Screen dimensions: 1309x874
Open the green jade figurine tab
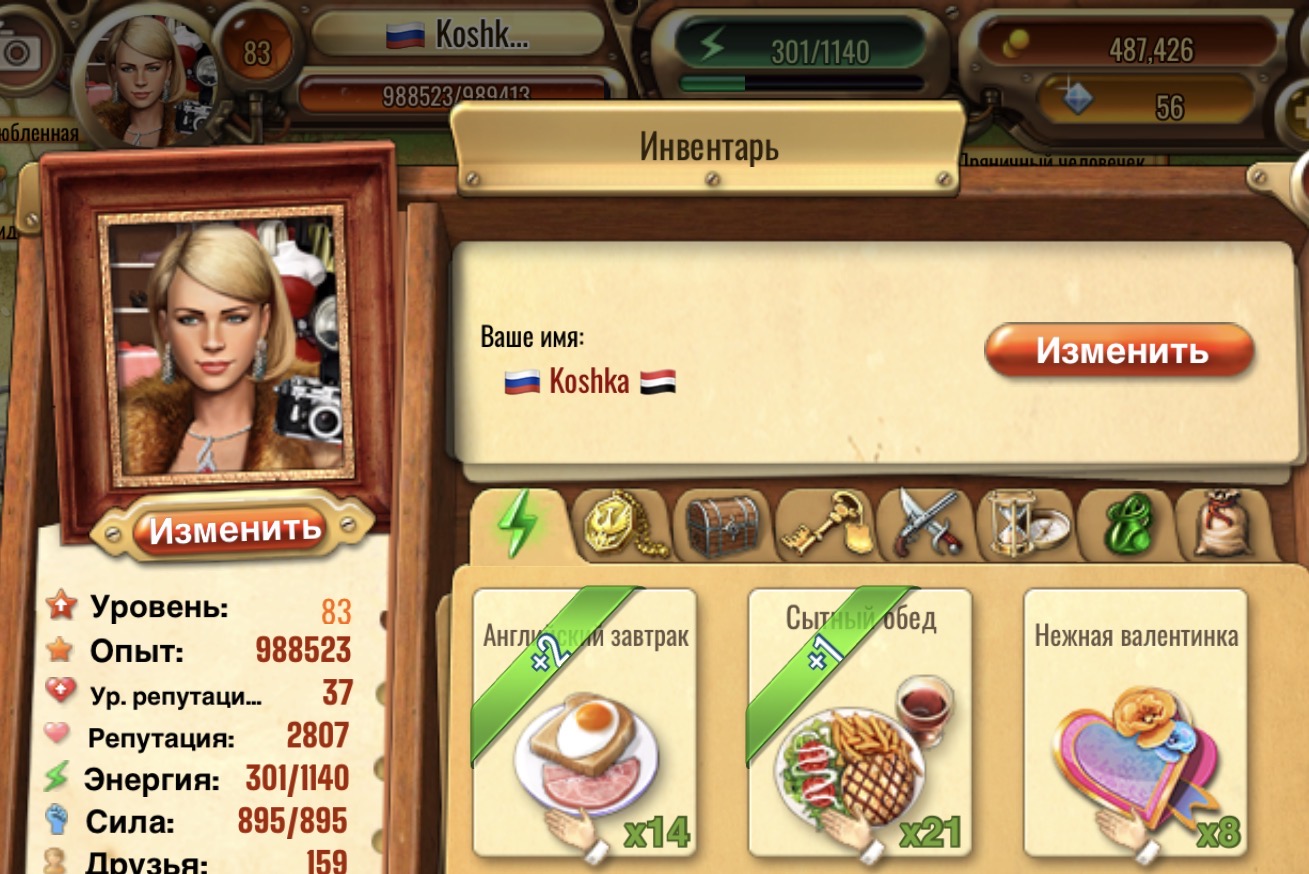1127,524
